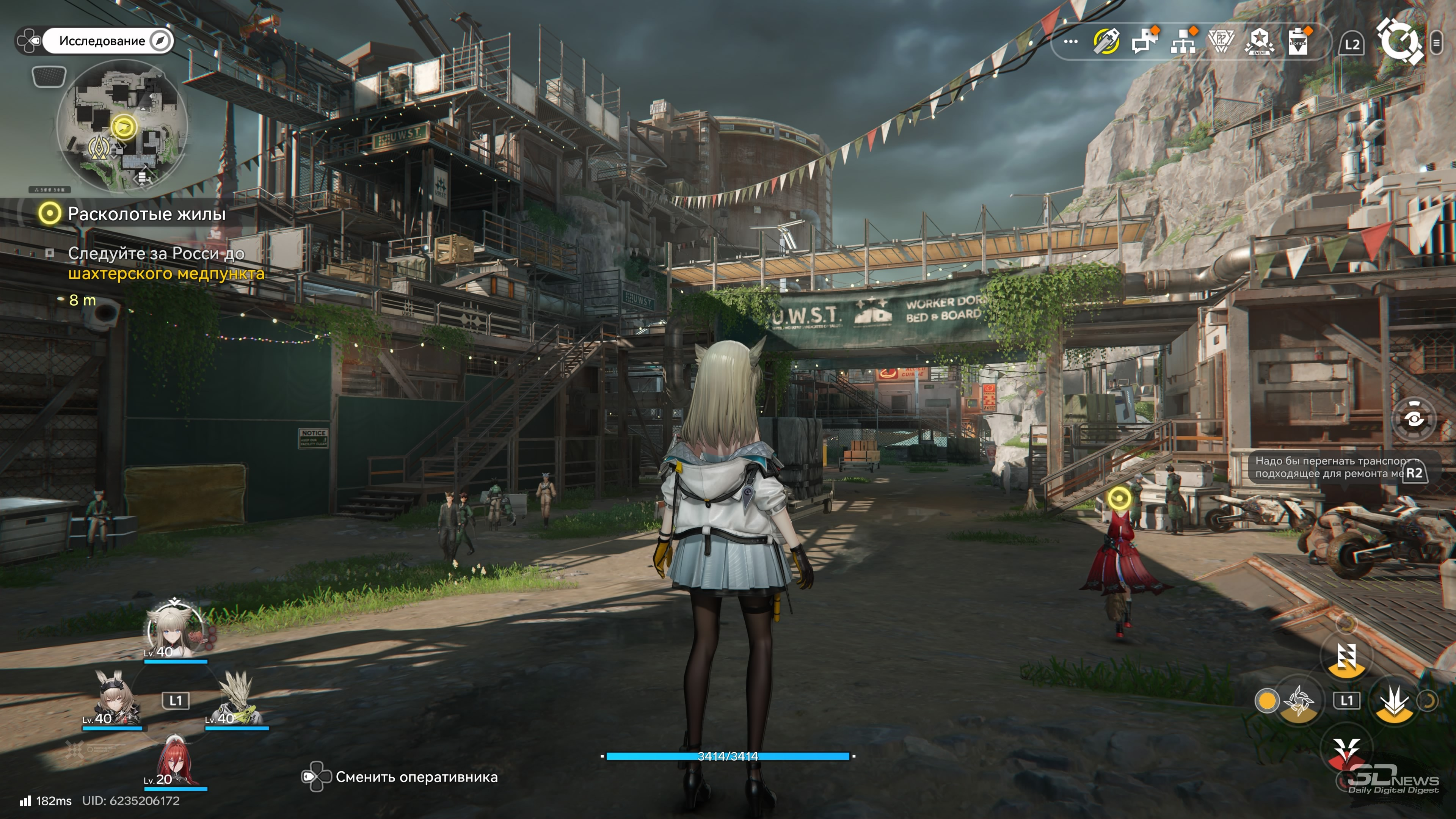The height and width of the screenshot is (819, 1456).
Task: Click the small pill button with three lines
Action: coord(1436,43)
